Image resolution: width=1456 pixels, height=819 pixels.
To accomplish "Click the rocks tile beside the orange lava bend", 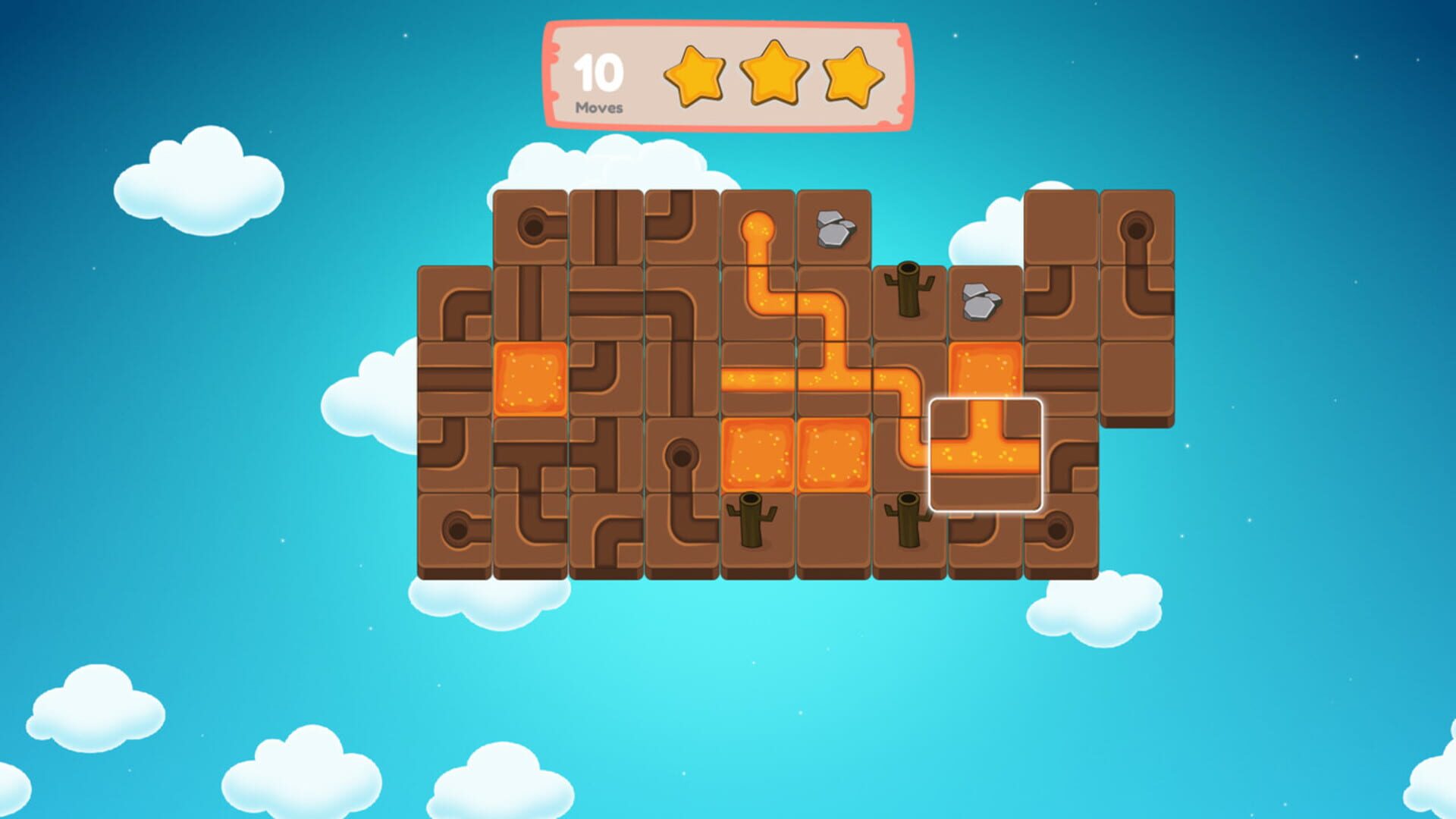I will [982, 300].
